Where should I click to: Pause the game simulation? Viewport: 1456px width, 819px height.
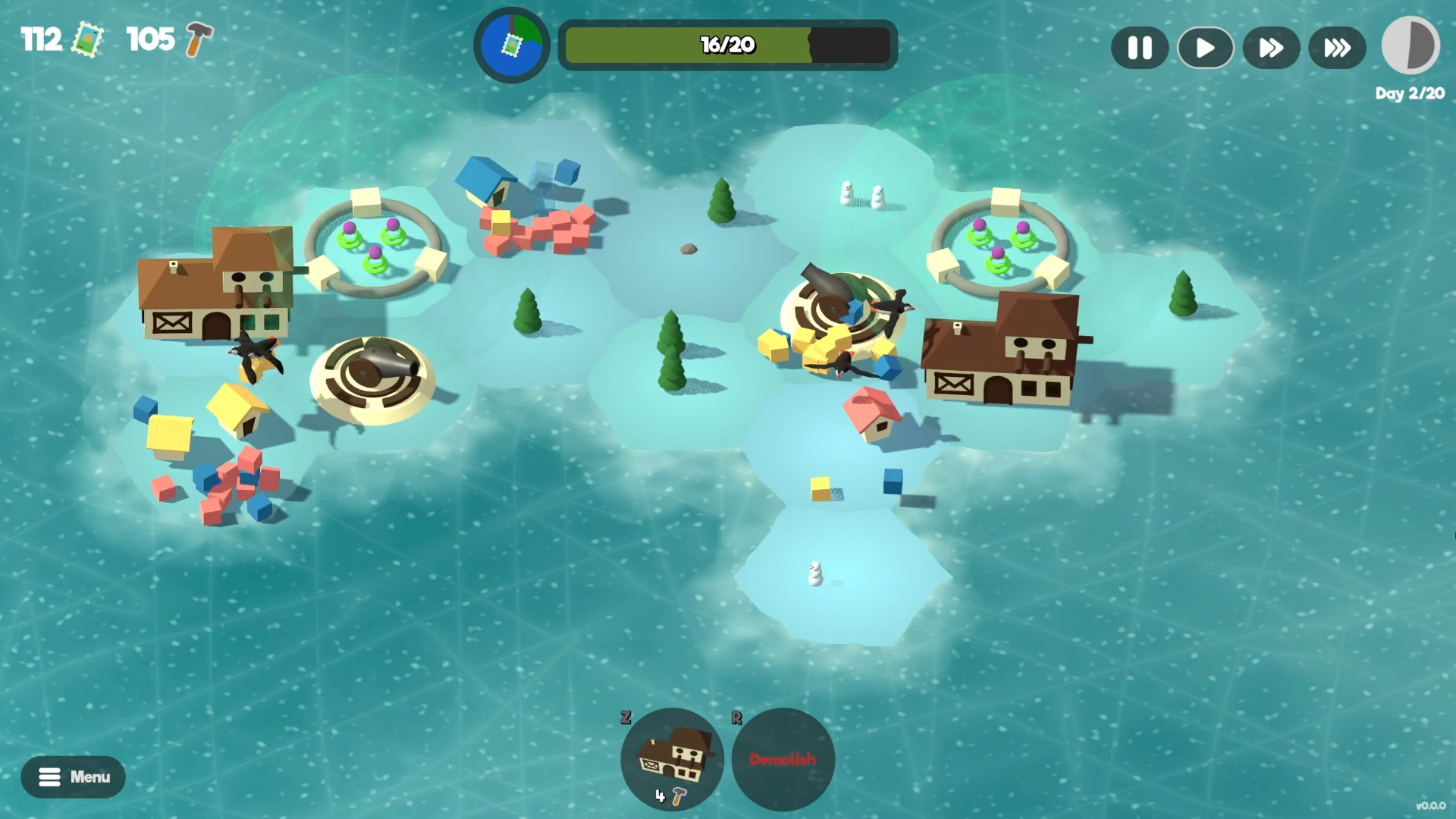click(1139, 48)
